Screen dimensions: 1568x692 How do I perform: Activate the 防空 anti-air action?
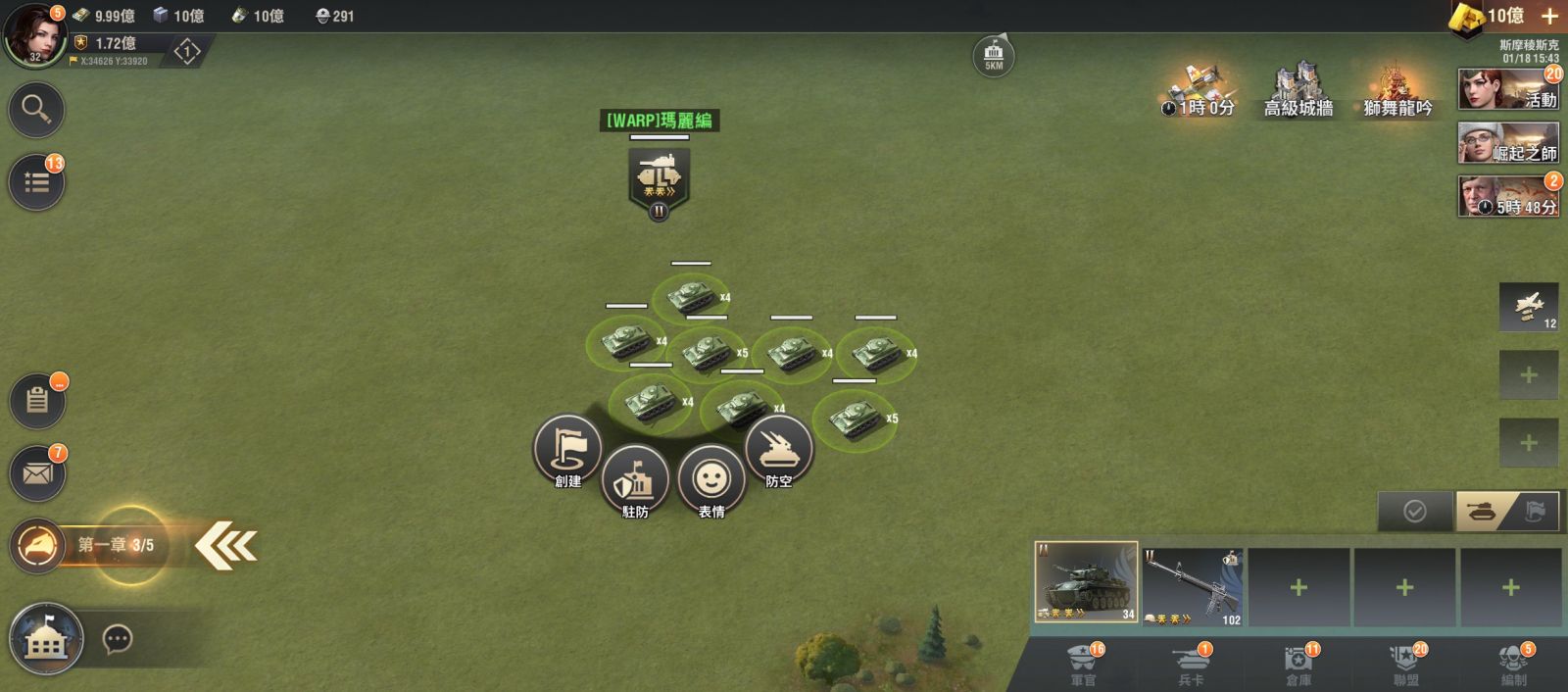click(778, 451)
